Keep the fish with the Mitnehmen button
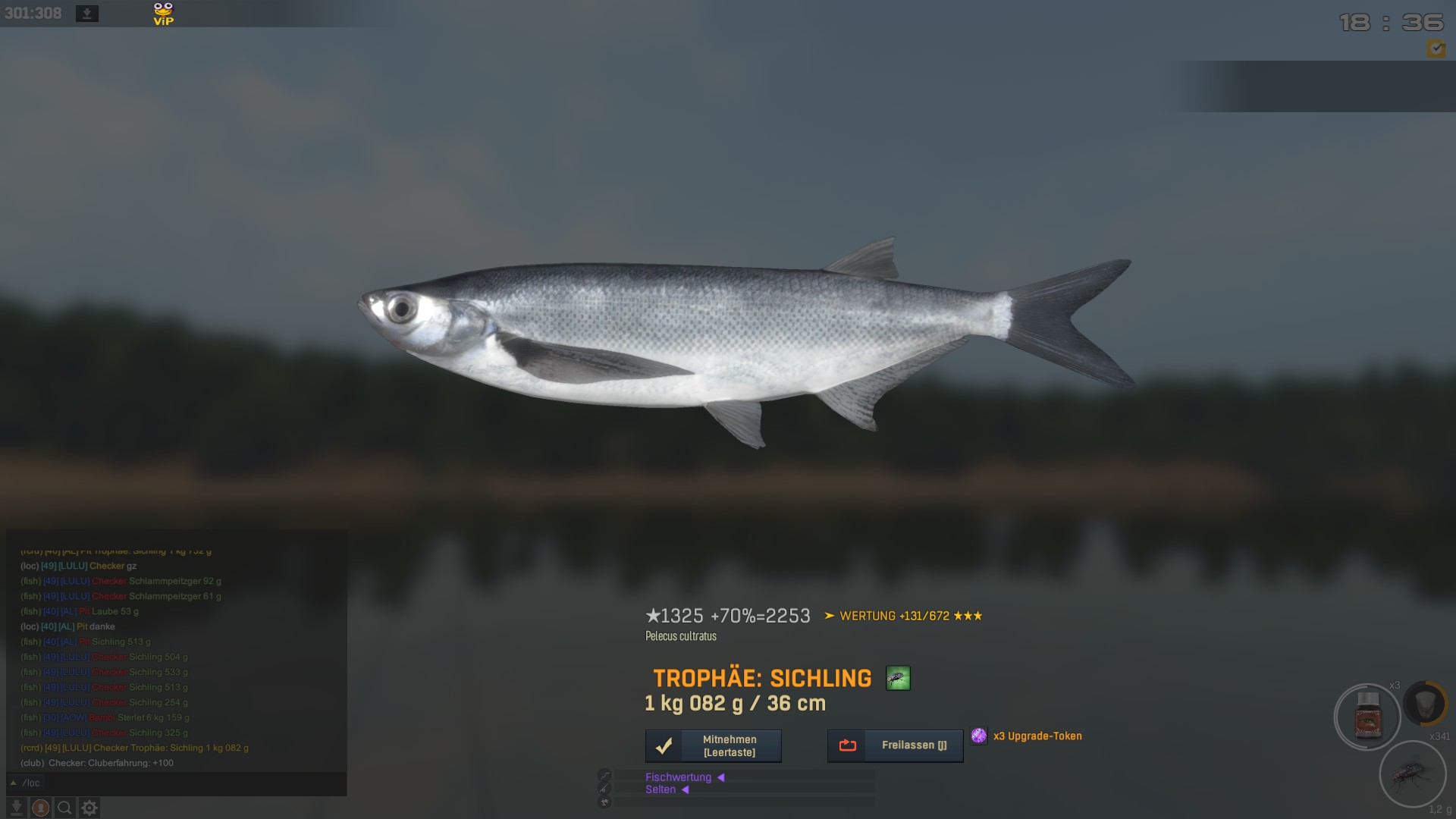This screenshot has height=819, width=1456. click(x=713, y=746)
